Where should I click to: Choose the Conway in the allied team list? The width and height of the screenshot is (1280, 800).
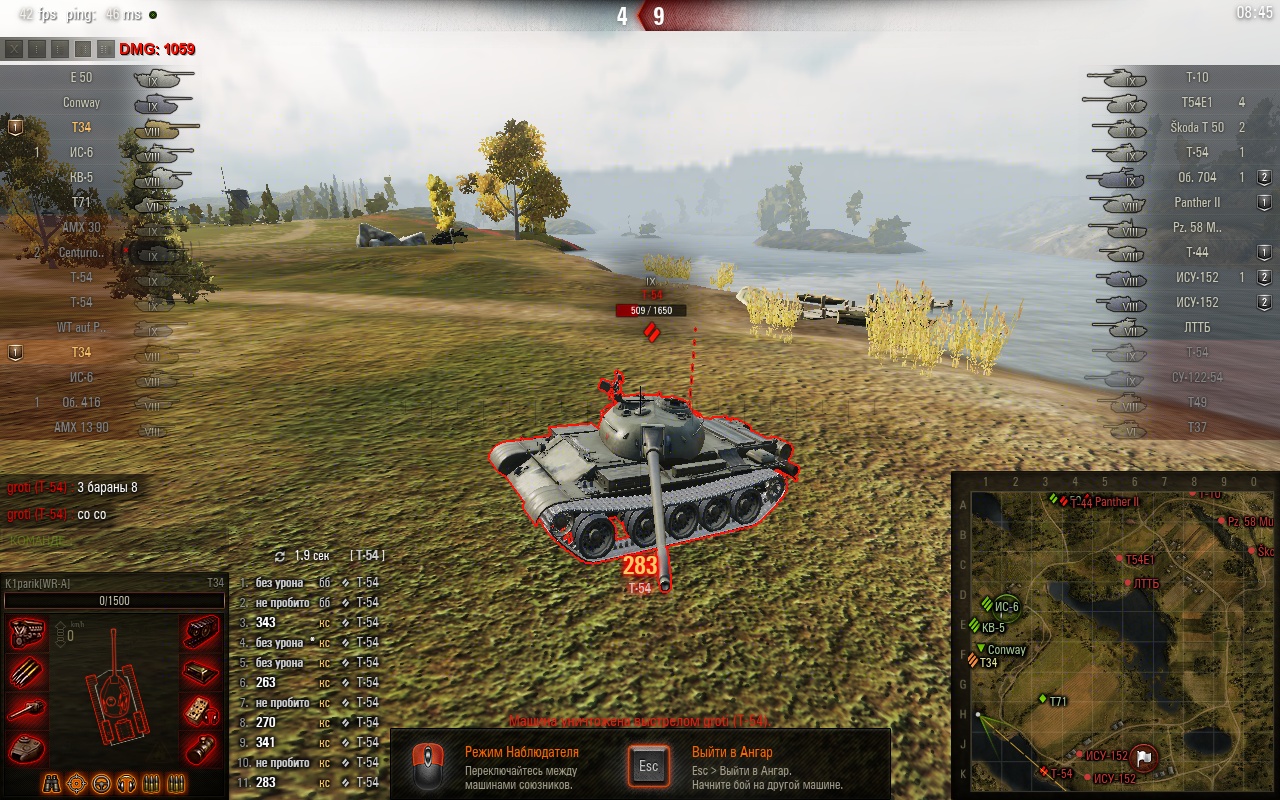[x=82, y=103]
